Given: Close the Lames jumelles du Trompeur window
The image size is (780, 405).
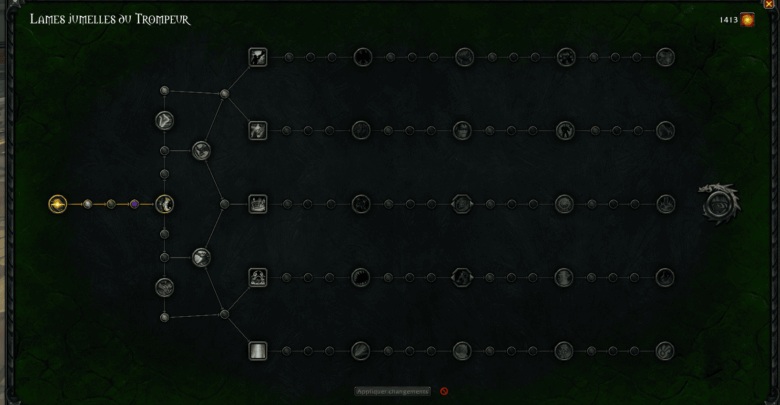Looking at the screenshot, I should tap(769, 4).
